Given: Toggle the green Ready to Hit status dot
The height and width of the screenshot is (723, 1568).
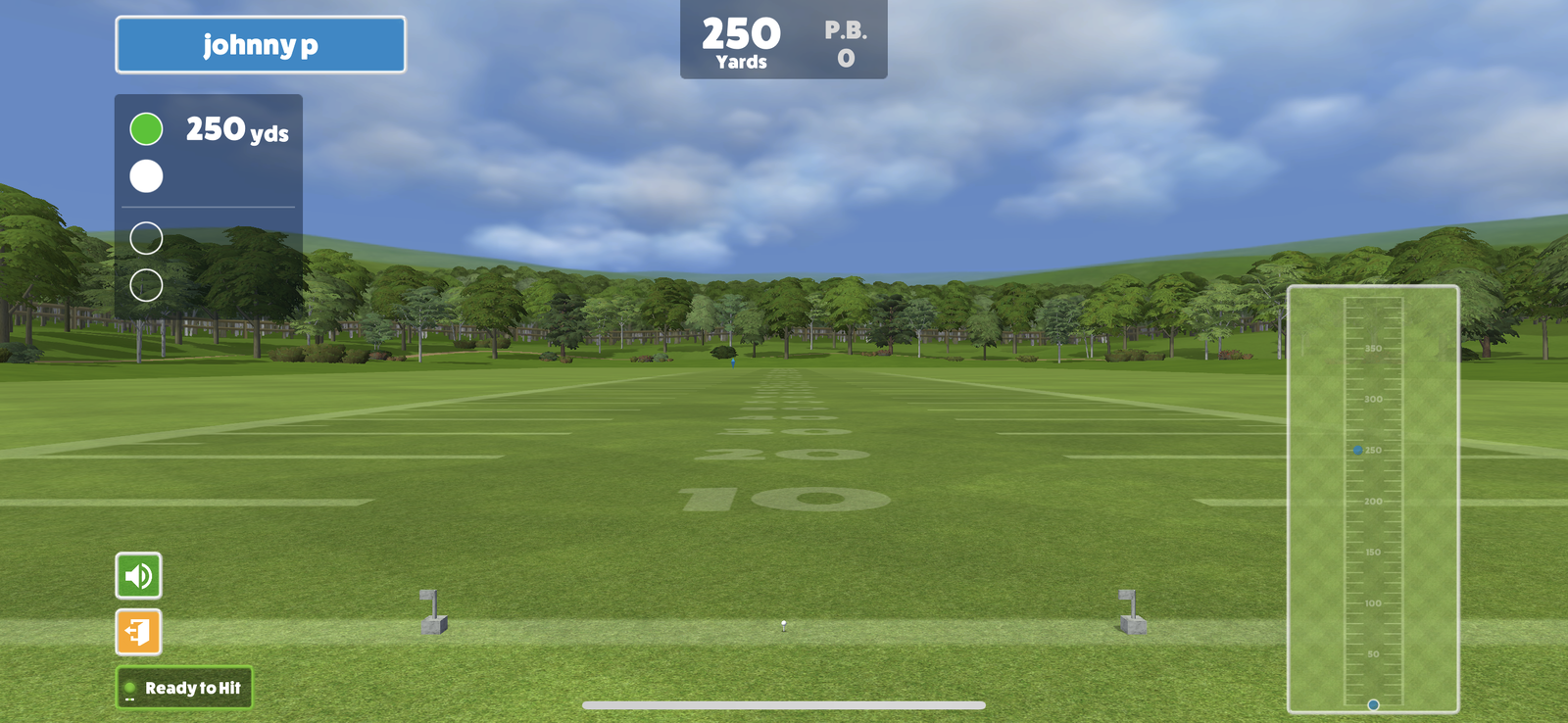Looking at the screenshot, I should (x=130, y=687).
